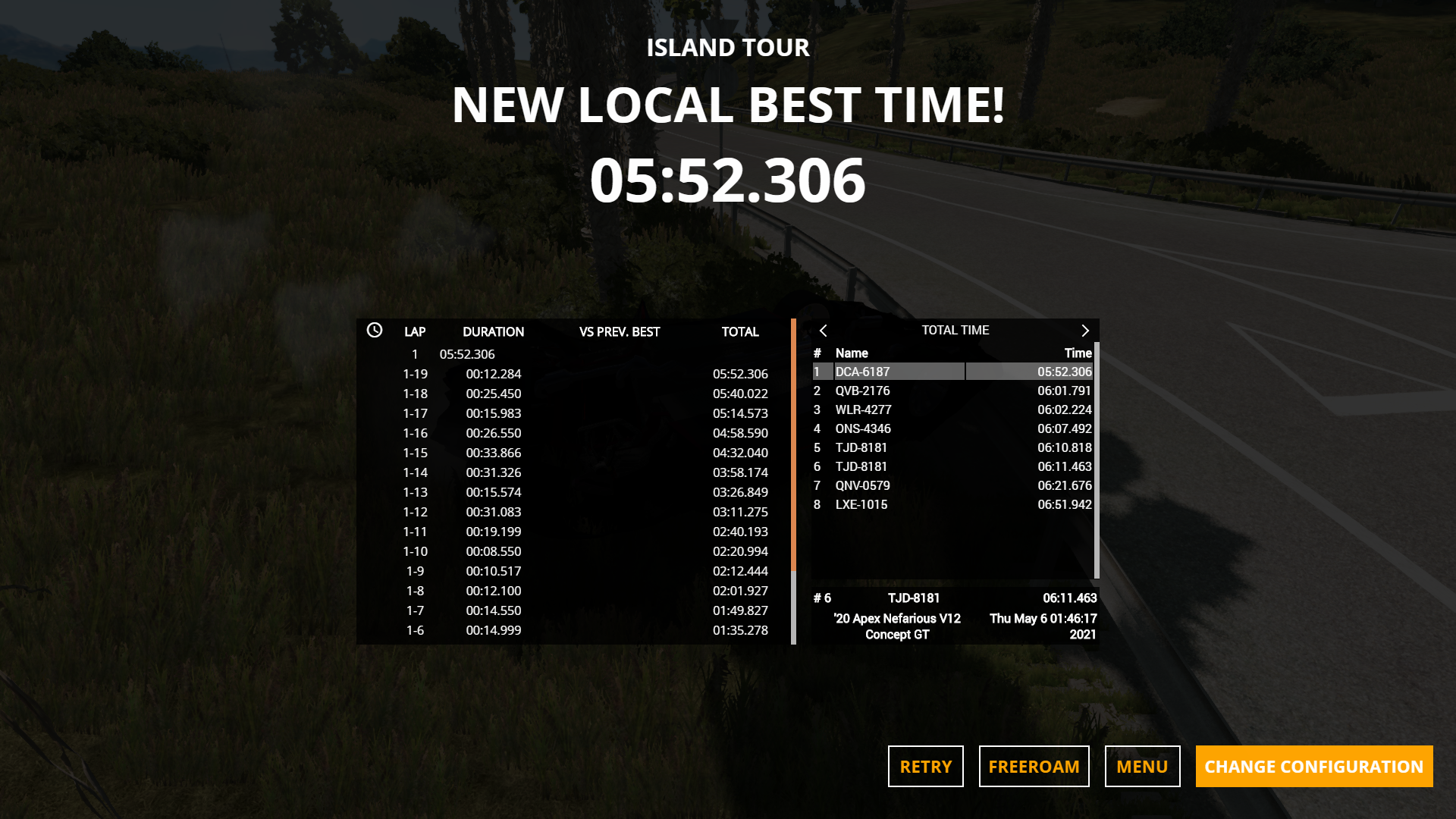Click the Time column header

[x=1078, y=353]
